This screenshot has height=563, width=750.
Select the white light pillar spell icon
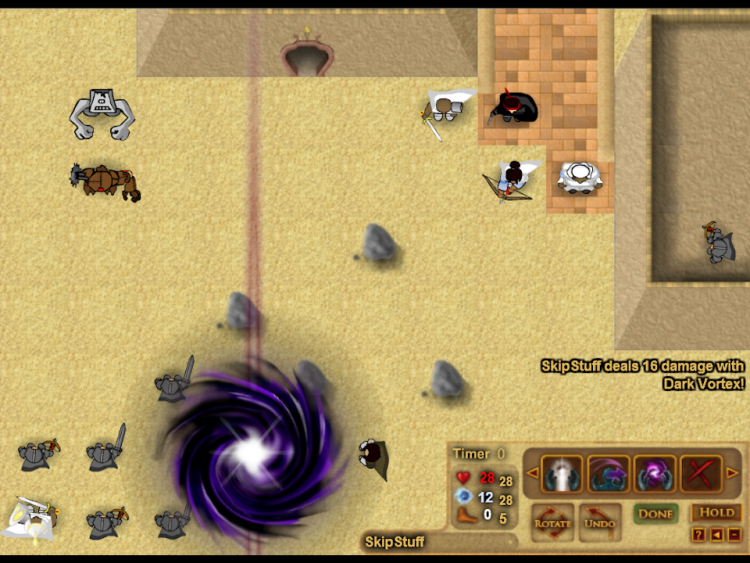[562, 473]
